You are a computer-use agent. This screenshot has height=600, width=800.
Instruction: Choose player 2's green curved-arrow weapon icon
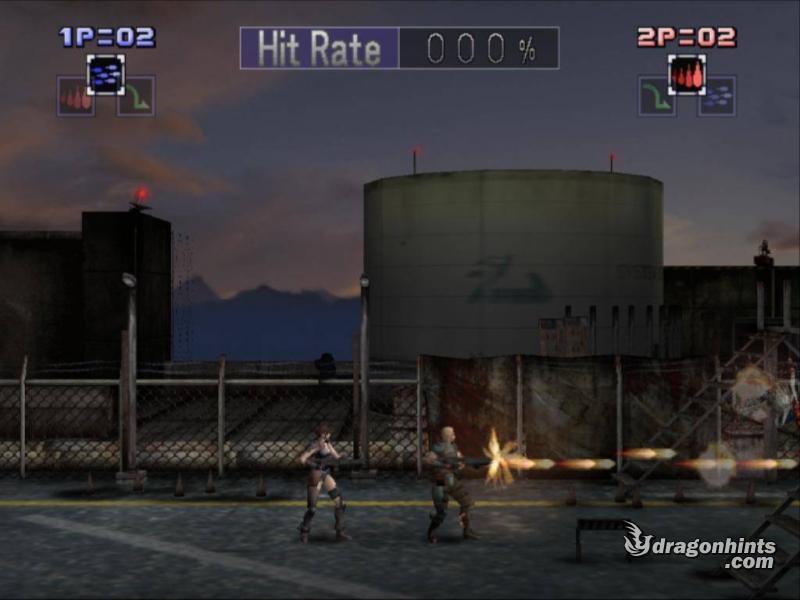tap(657, 96)
